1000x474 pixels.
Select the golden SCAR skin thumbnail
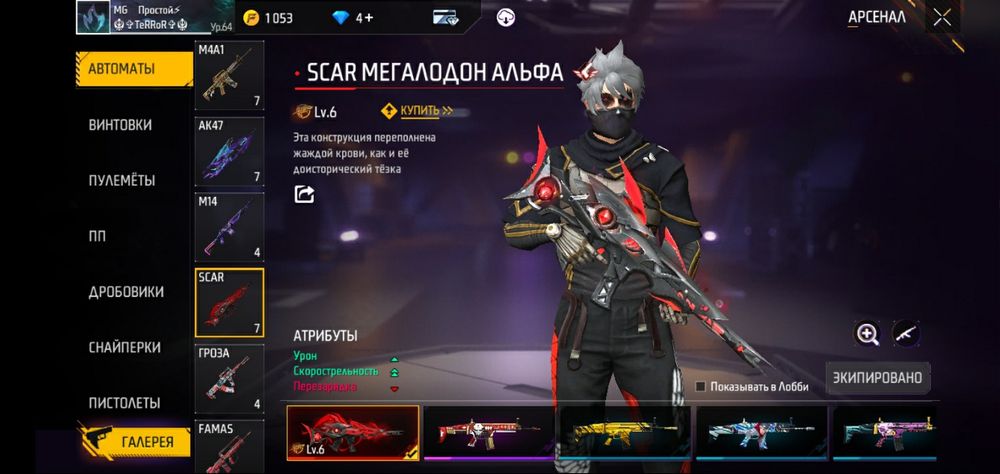[625, 431]
